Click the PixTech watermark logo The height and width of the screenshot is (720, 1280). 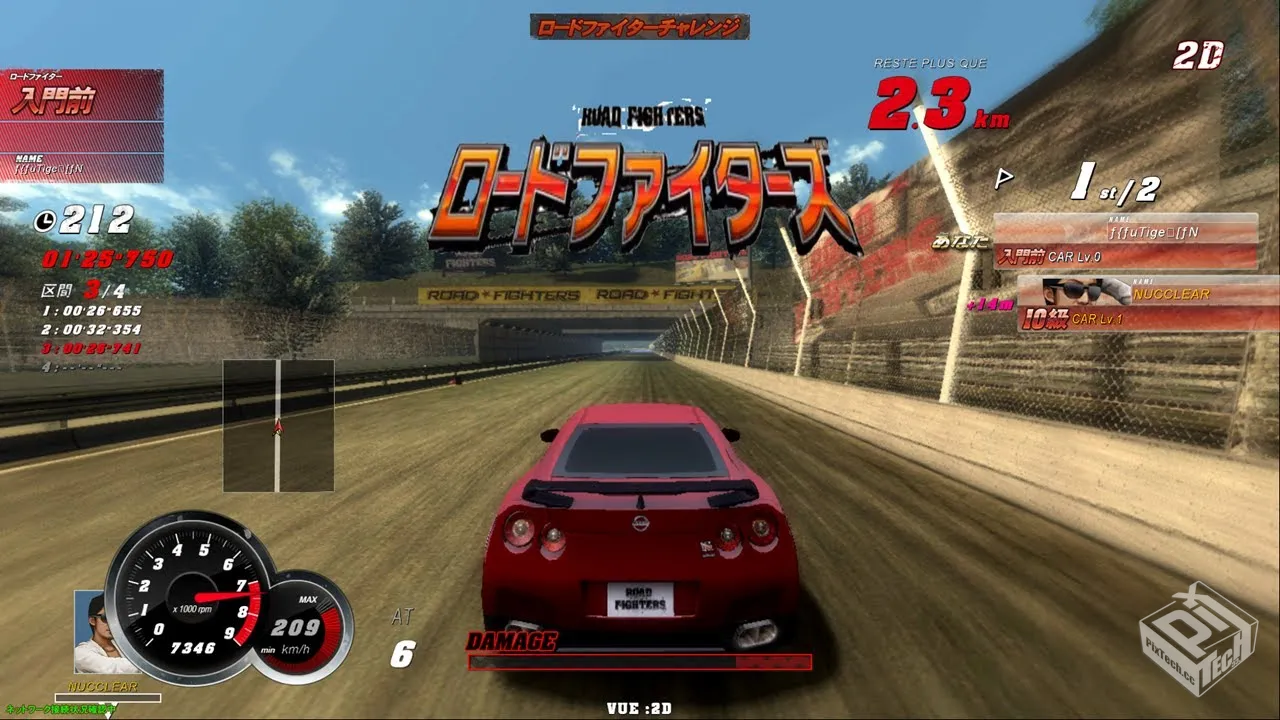1198,638
